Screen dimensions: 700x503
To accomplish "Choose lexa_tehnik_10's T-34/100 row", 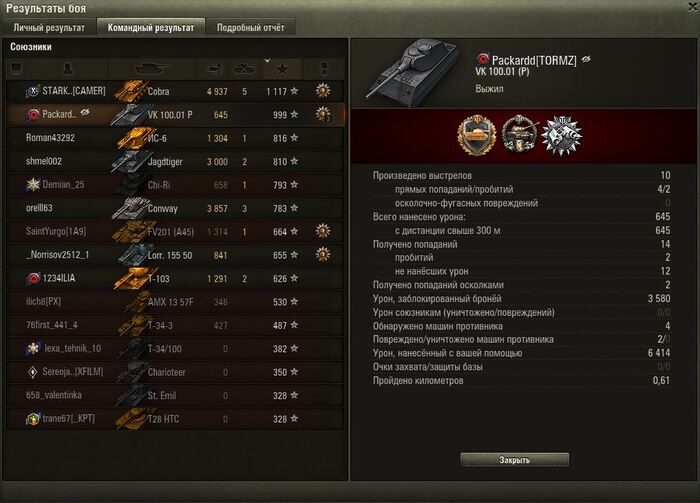I will pos(175,349).
